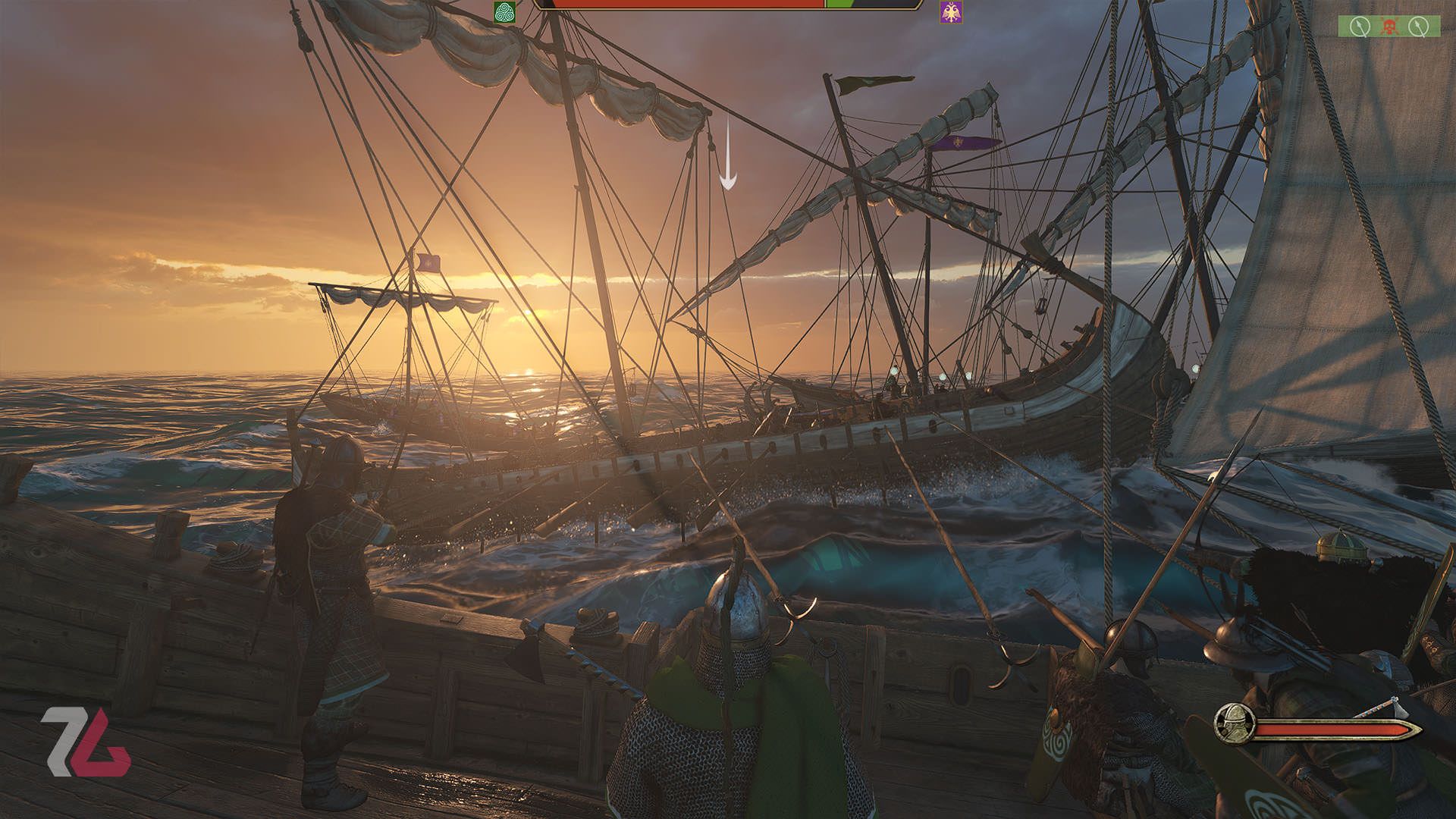Click the ZL watermark logo
Image resolution: width=1456 pixels, height=819 pixels.
point(85,742)
